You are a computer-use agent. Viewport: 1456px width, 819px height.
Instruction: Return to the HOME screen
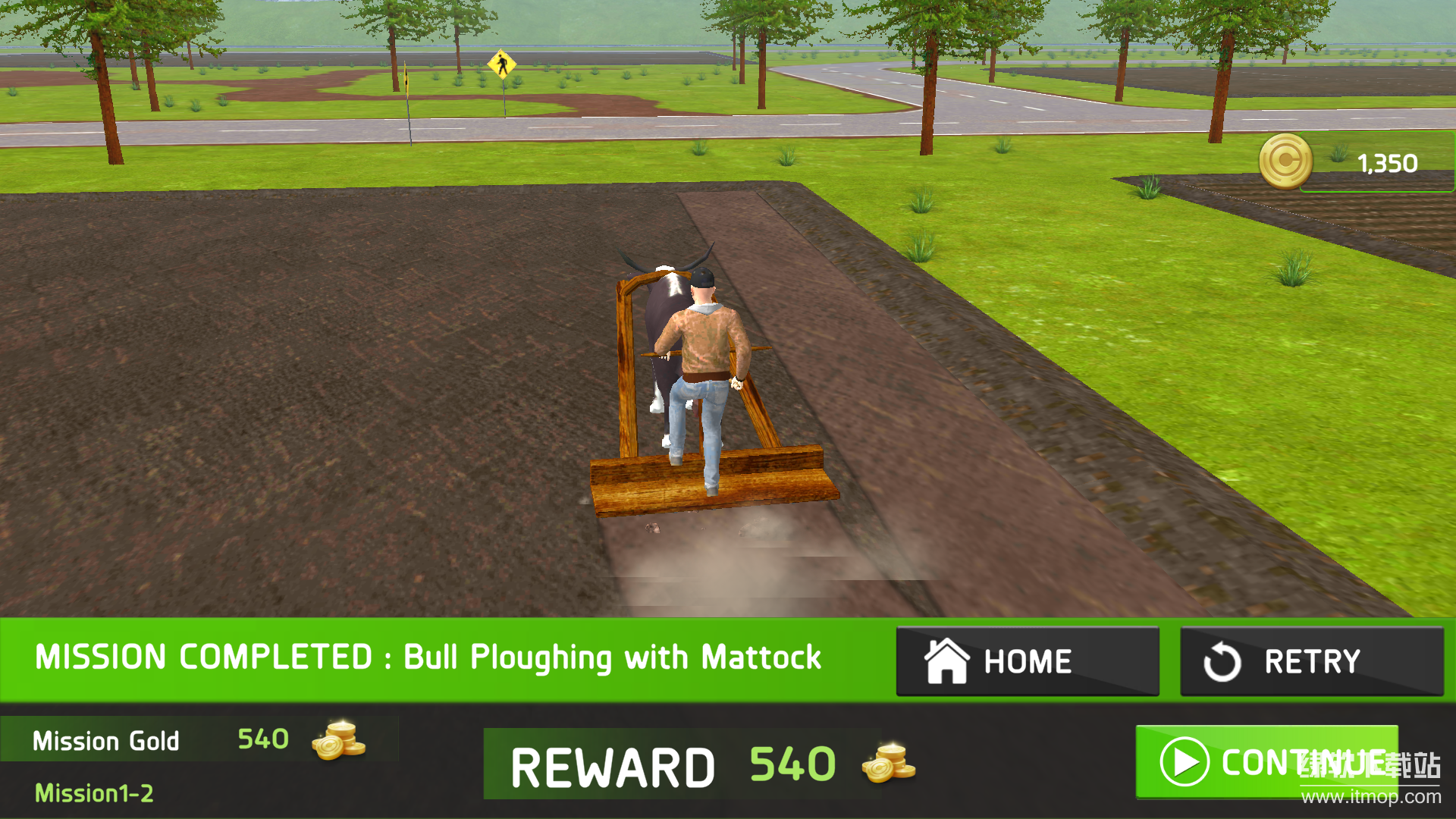pos(1027,661)
